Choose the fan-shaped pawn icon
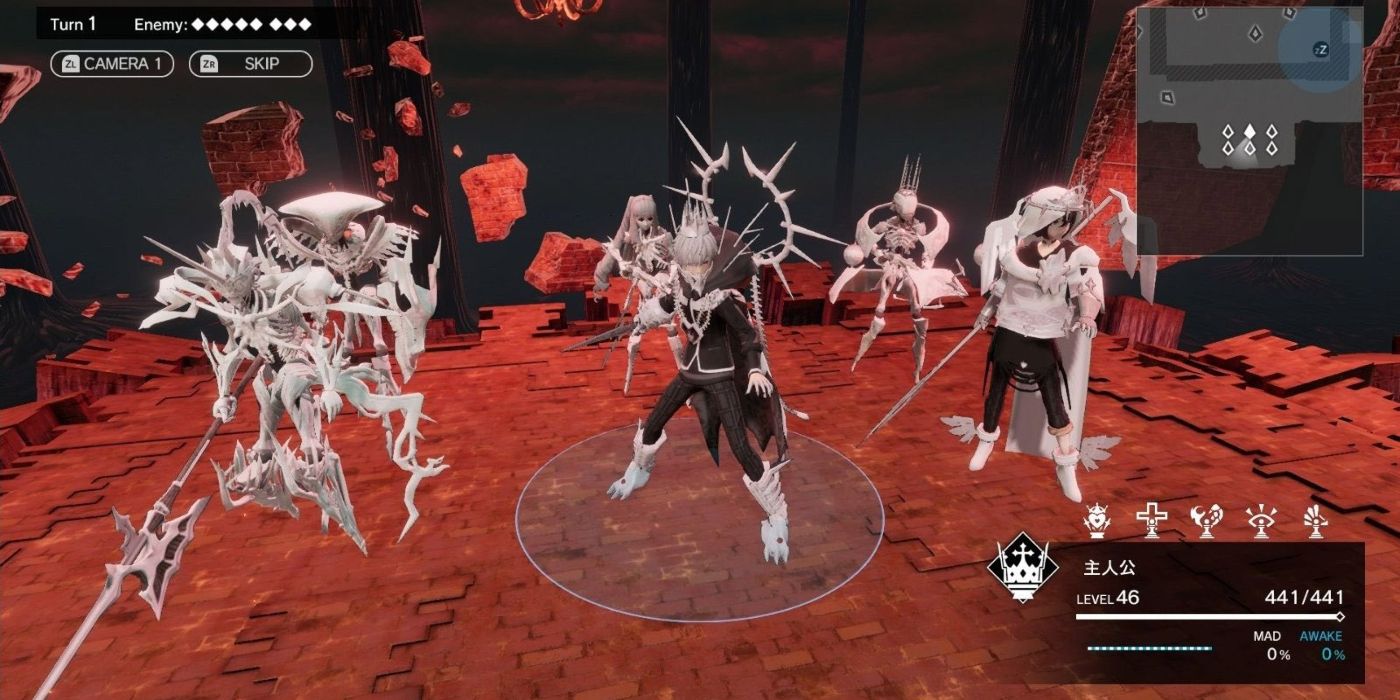Screen dimensions: 1400x700 1315,521
